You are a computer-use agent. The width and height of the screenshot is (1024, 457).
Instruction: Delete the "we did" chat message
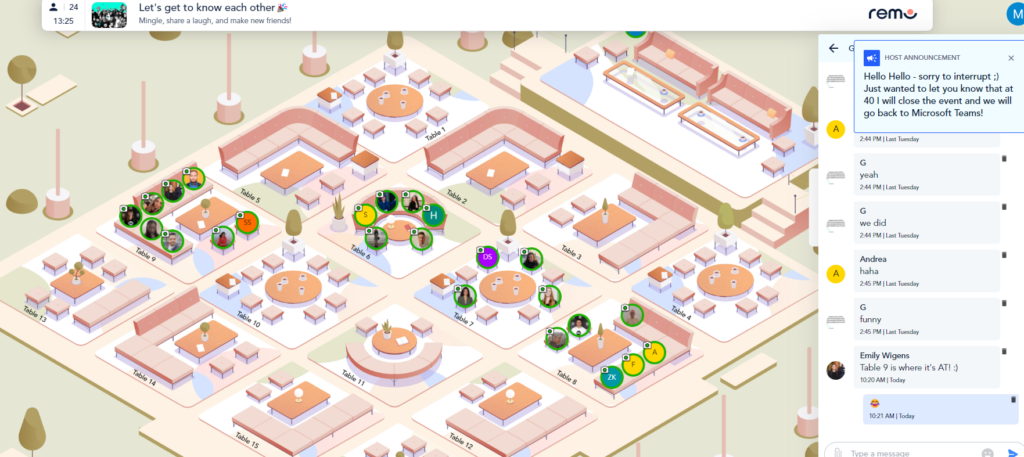pos(1004,207)
